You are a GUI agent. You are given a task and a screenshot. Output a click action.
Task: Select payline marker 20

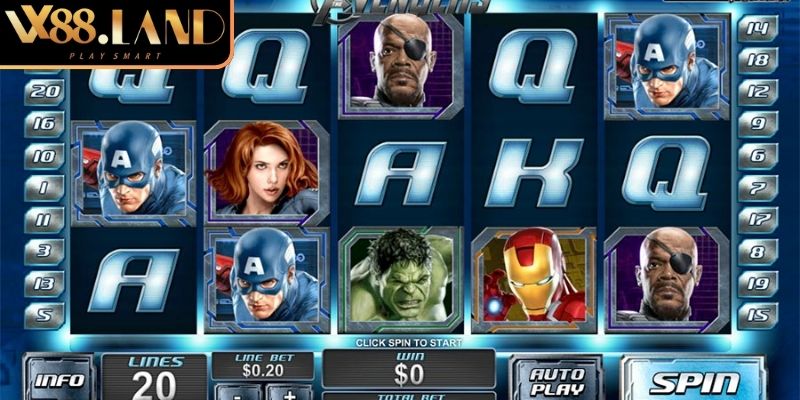tap(42, 90)
